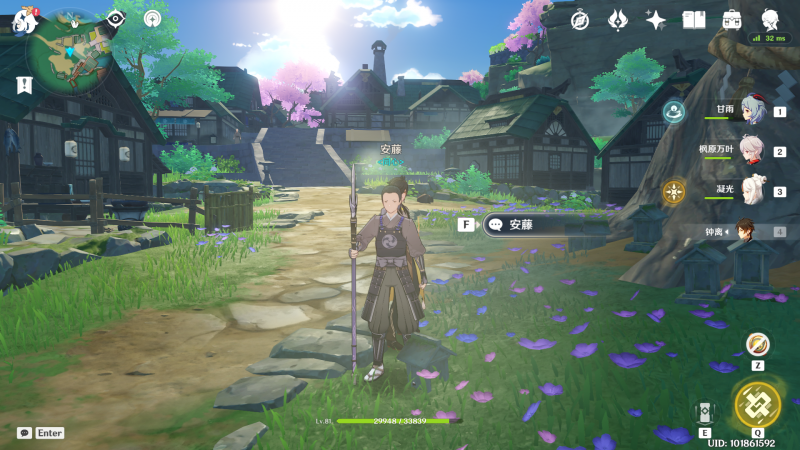This screenshot has width=800, height=450.
Task: Open the minimap
Action: pyautogui.click(x=70, y=48)
